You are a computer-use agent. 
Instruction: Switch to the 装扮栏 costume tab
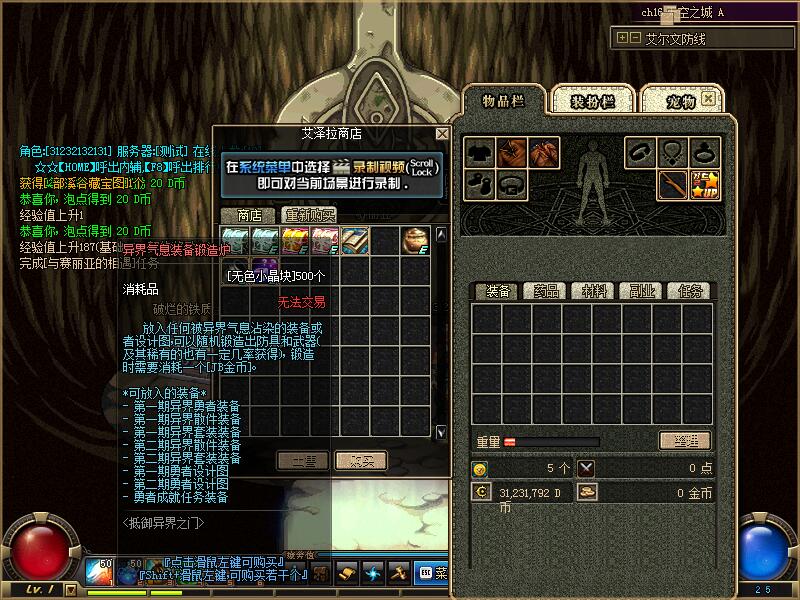click(592, 101)
